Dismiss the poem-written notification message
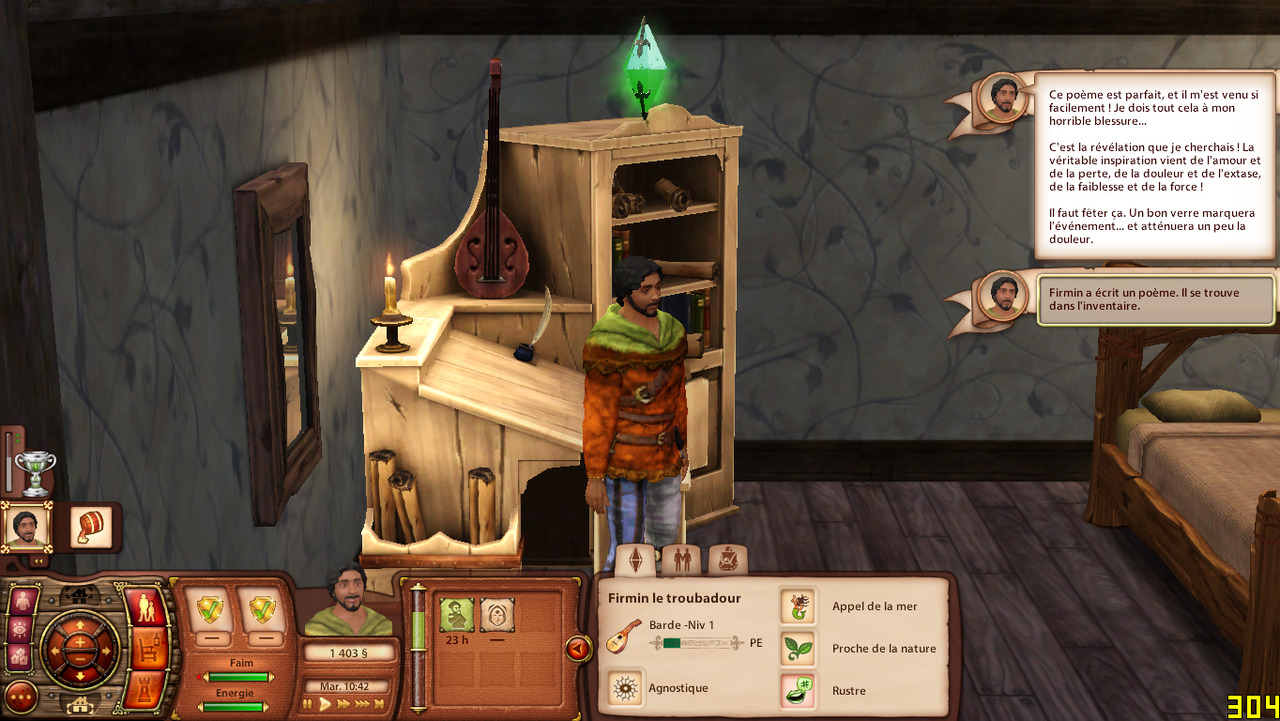1280x721 pixels. [x=1155, y=300]
